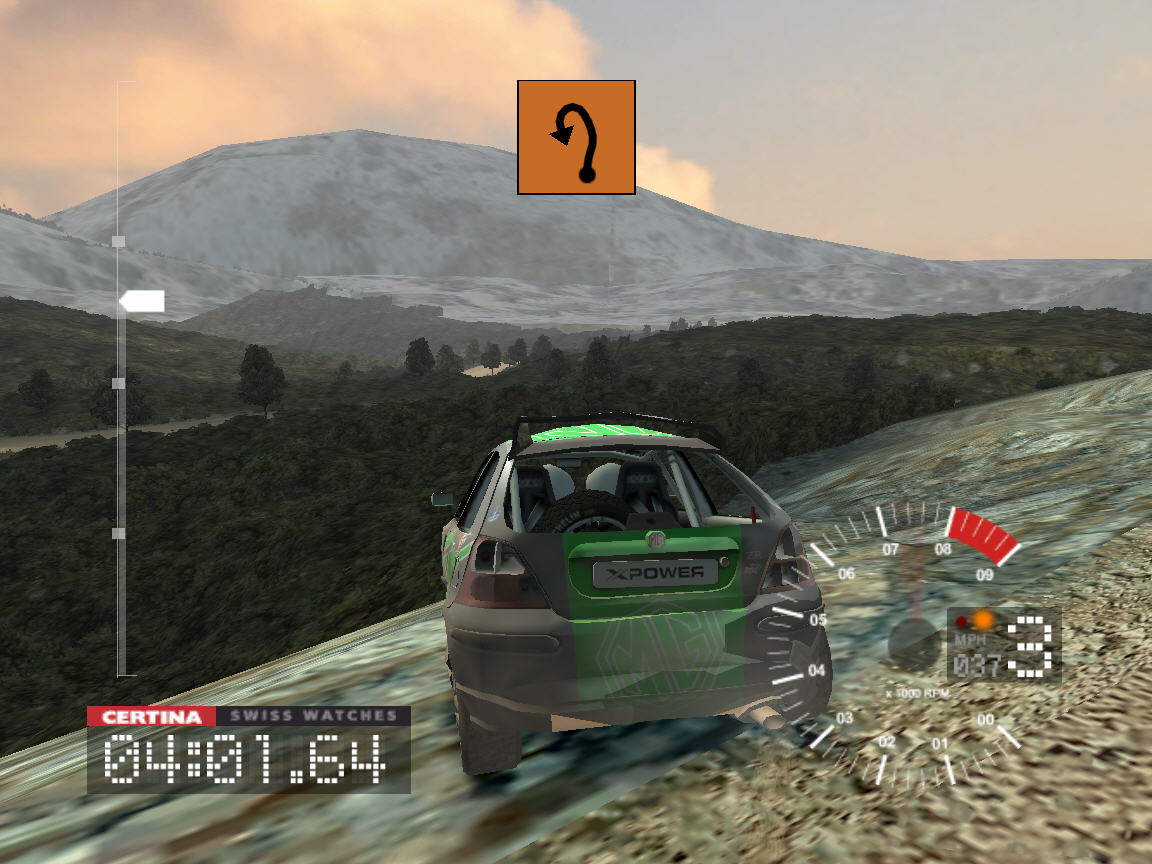
Task: Click the Certina Swiss Watches sponsor banner
Action: click(x=248, y=716)
